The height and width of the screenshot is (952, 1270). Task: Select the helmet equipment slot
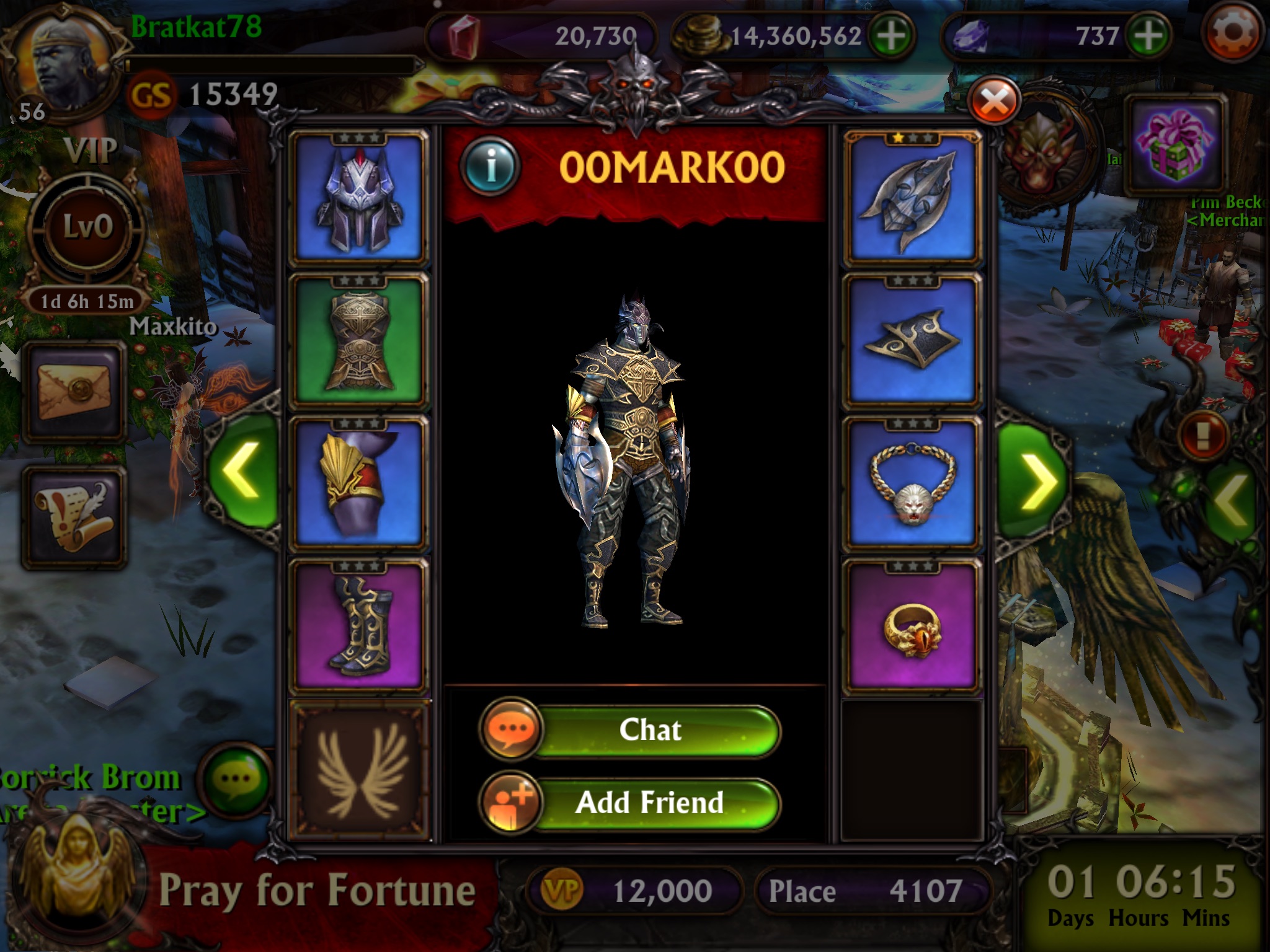pyautogui.click(x=359, y=198)
